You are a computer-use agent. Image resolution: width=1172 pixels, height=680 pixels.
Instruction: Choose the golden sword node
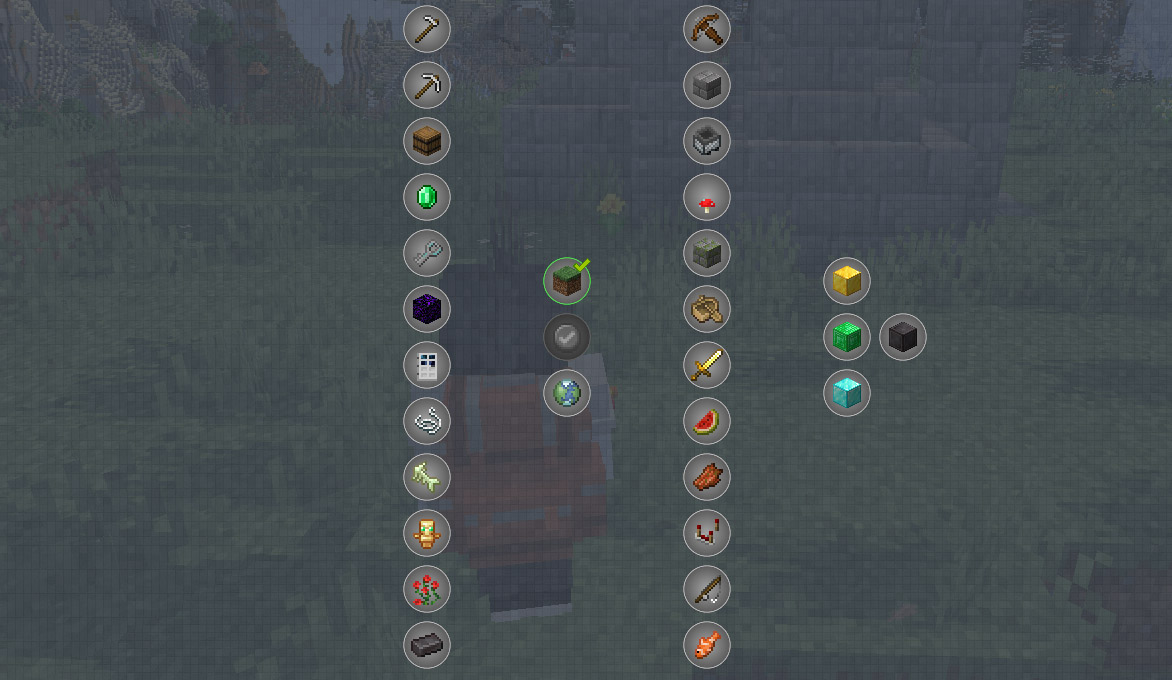[x=707, y=365]
